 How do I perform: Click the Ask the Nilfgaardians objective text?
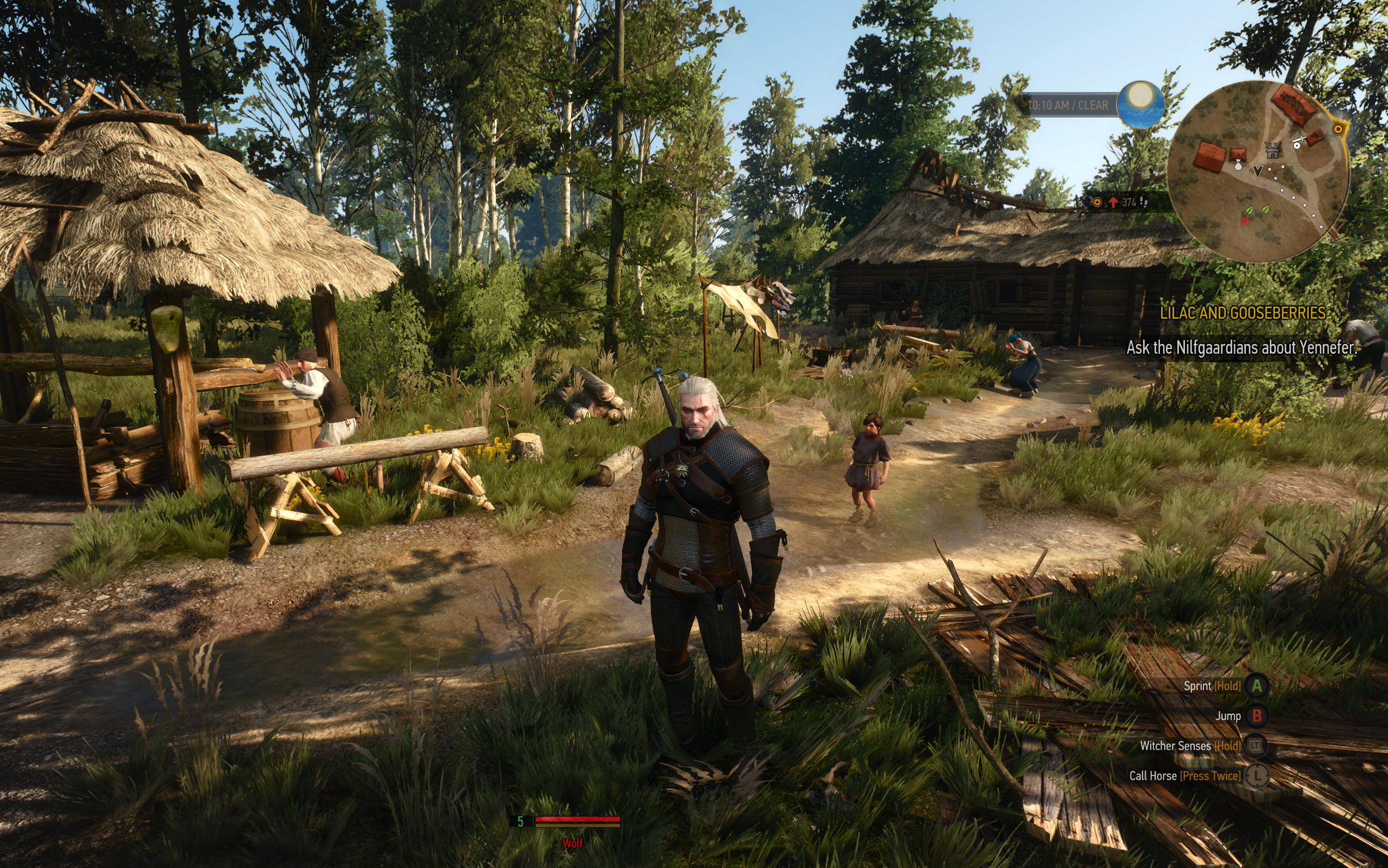1240,347
